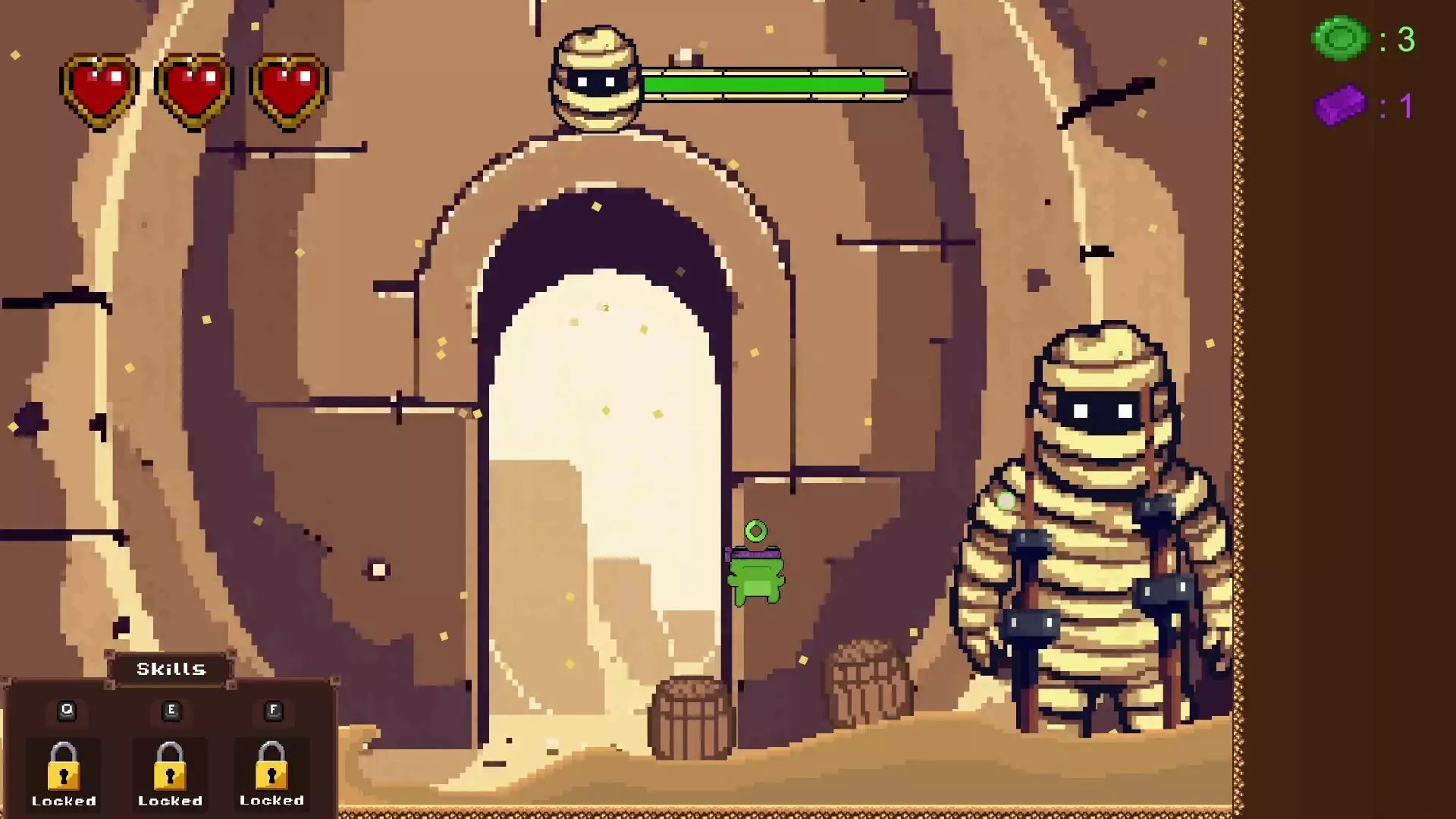This screenshot has width=1456, height=819.
Task: Toggle the F key indicator above third skill
Action: tap(272, 710)
